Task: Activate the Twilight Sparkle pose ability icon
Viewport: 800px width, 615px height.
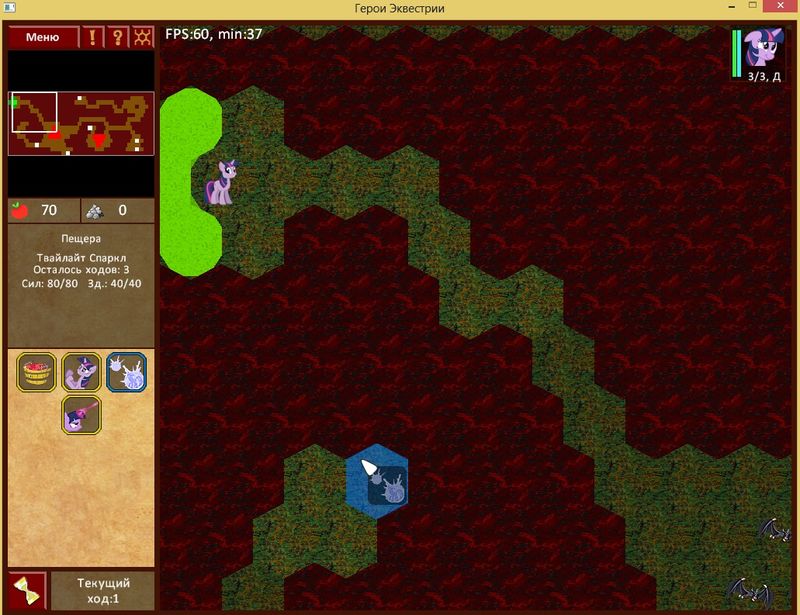Action: pyautogui.click(x=81, y=371)
